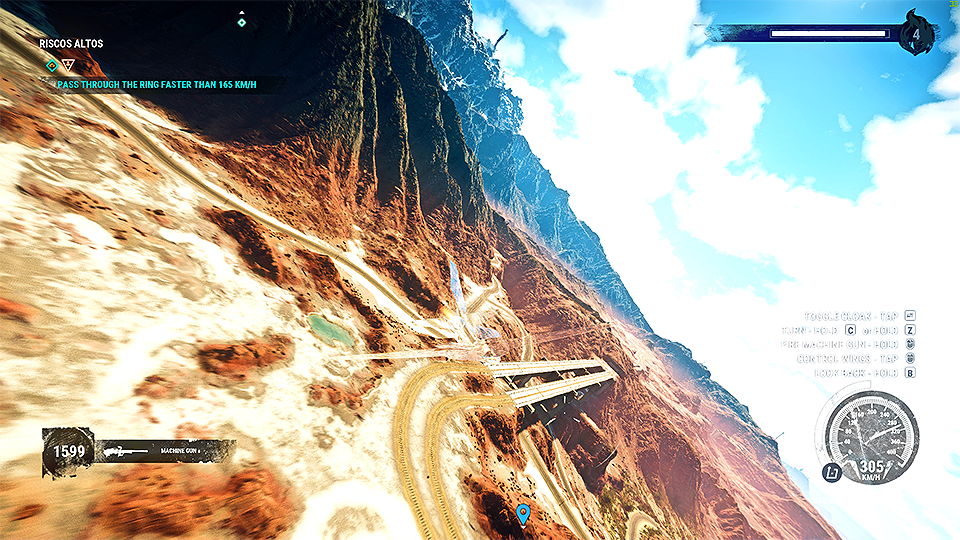
Task: Select the orange triangle challenge icon
Action: click(x=68, y=66)
